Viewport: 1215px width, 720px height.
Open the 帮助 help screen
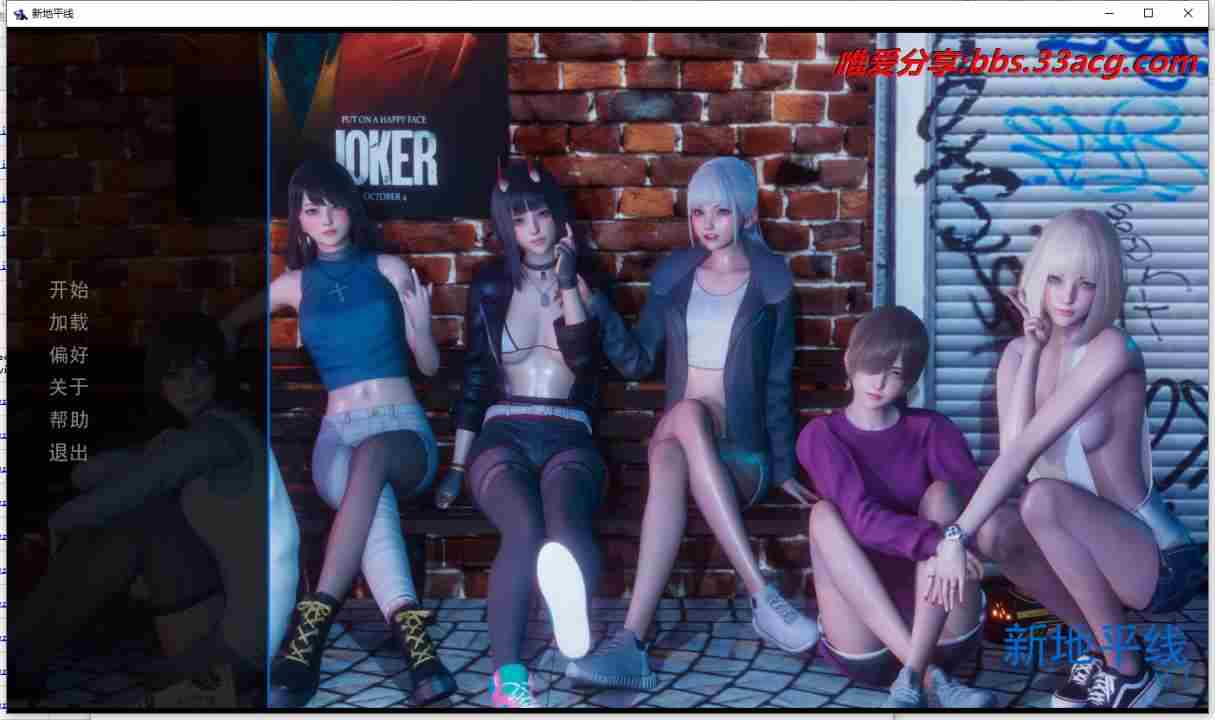click(69, 420)
